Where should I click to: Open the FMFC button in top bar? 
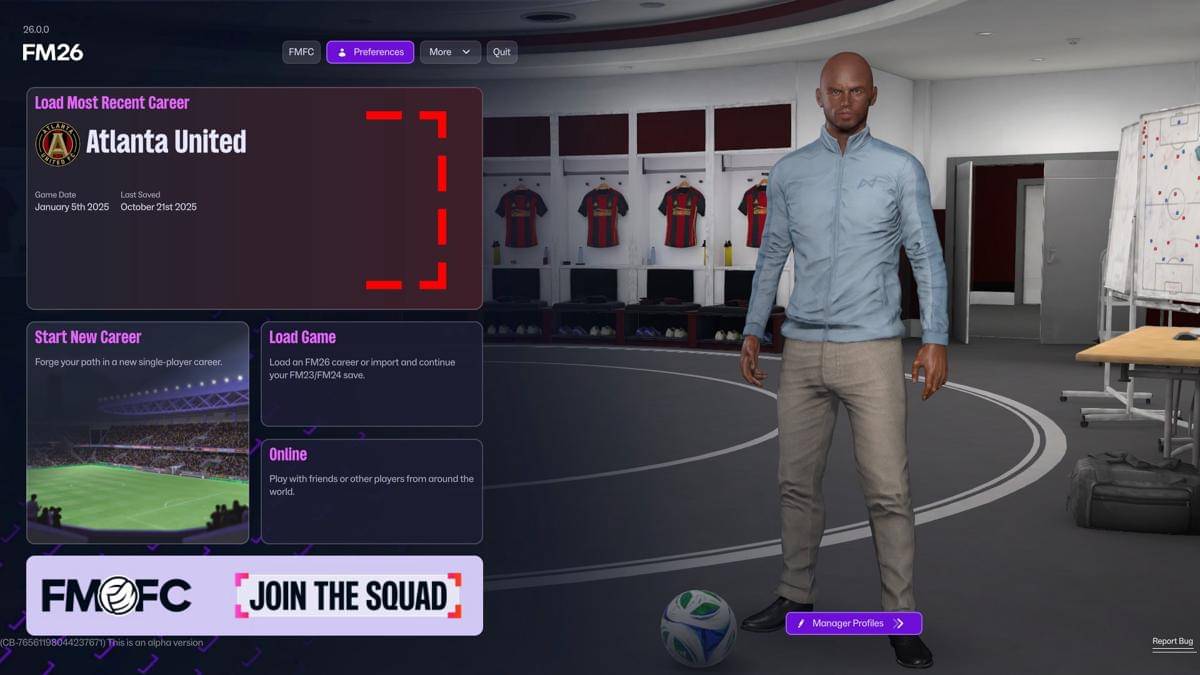coord(301,52)
